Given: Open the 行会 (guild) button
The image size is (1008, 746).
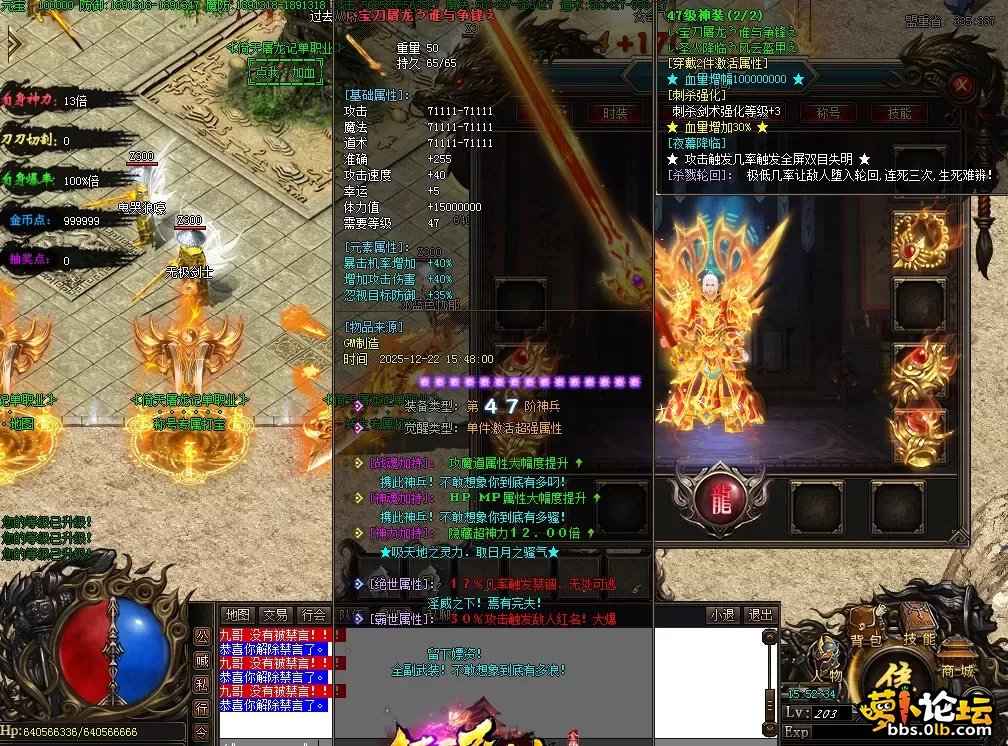Looking at the screenshot, I should 313,614.
